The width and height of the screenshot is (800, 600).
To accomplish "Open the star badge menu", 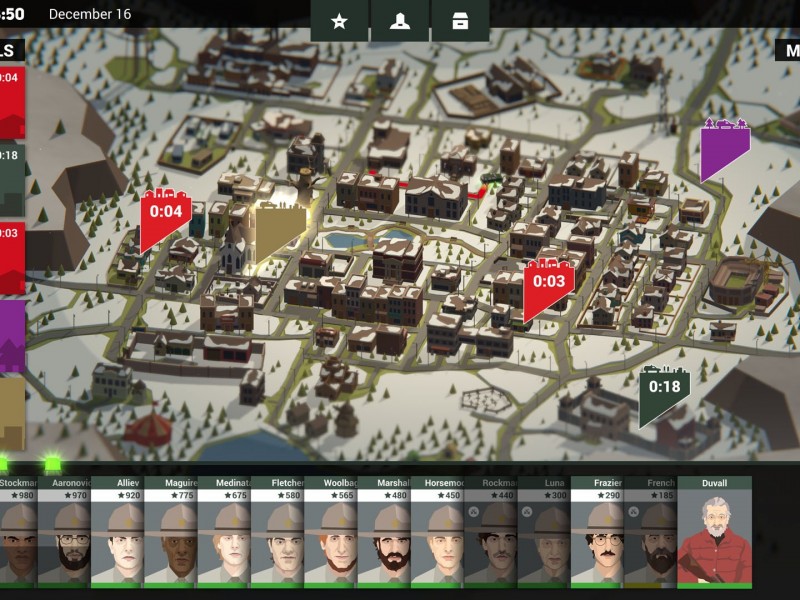I will click(x=339, y=22).
